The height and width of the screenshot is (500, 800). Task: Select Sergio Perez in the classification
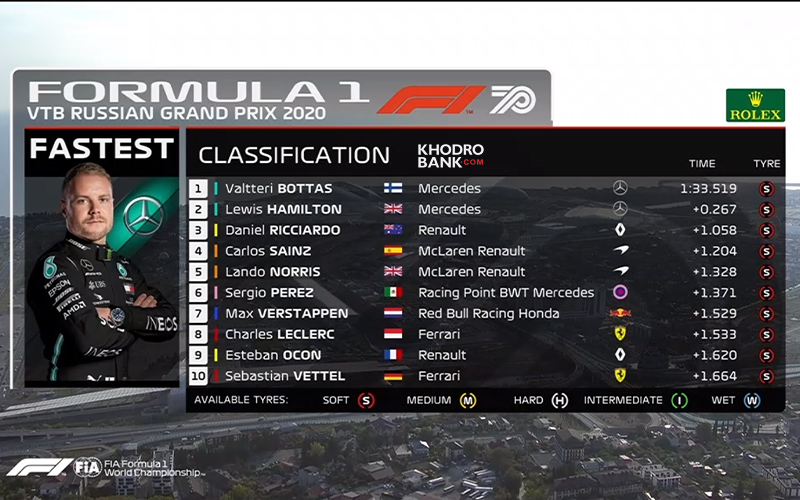tap(269, 293)
